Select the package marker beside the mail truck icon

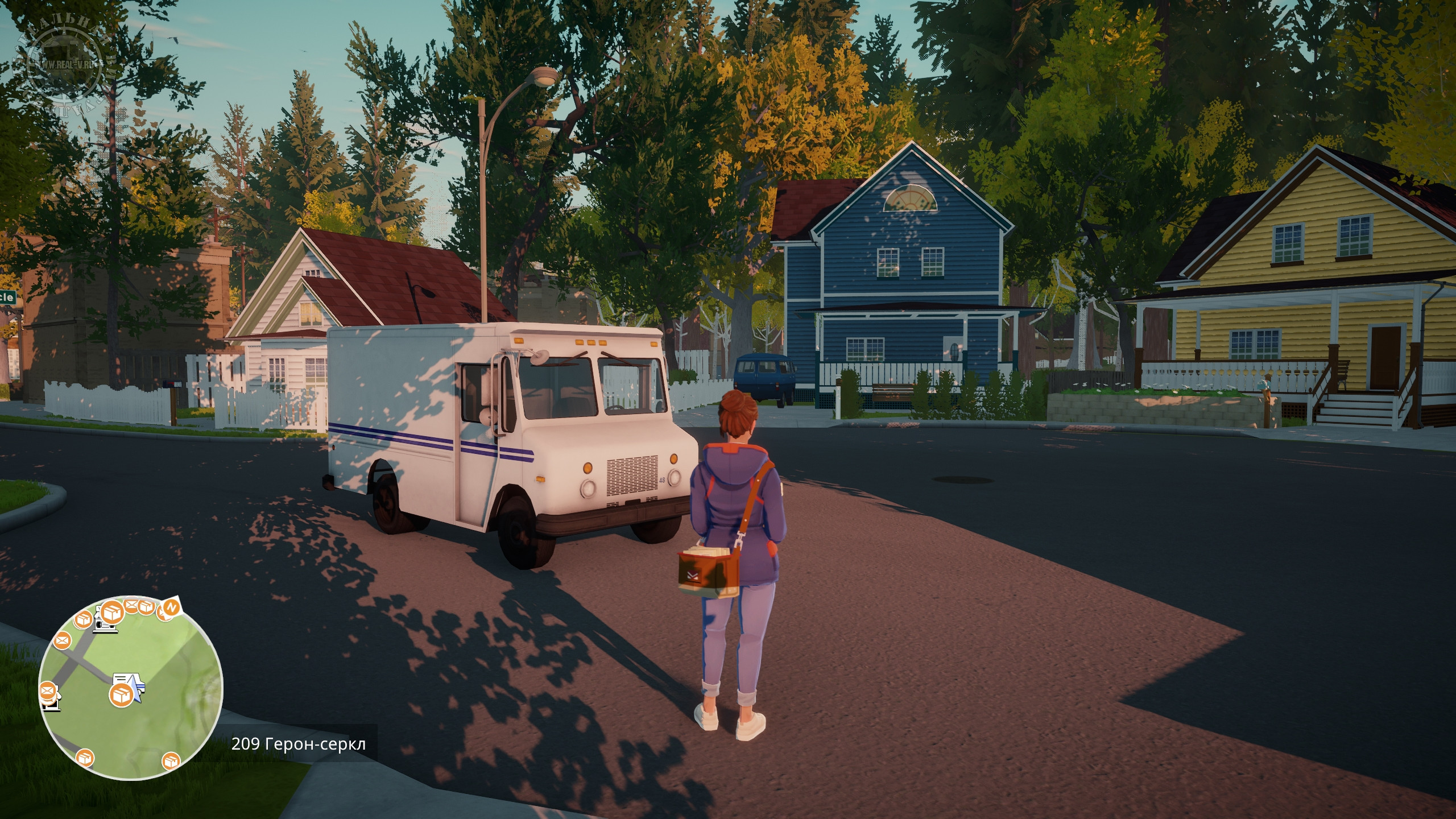tap(121, 694)
